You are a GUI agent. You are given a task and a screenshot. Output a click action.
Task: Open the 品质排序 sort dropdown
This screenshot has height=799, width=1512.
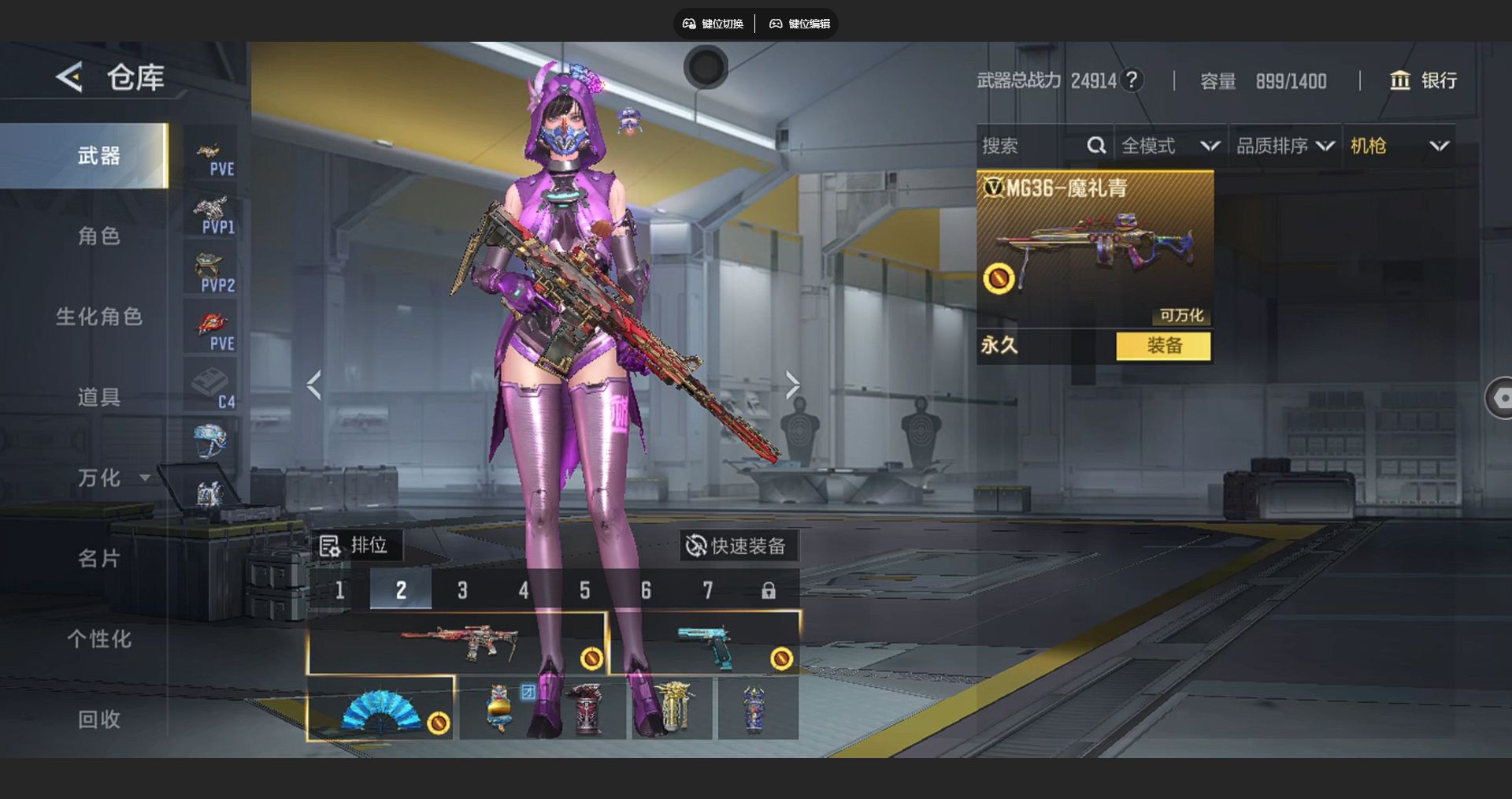(x=1284, y=146)
